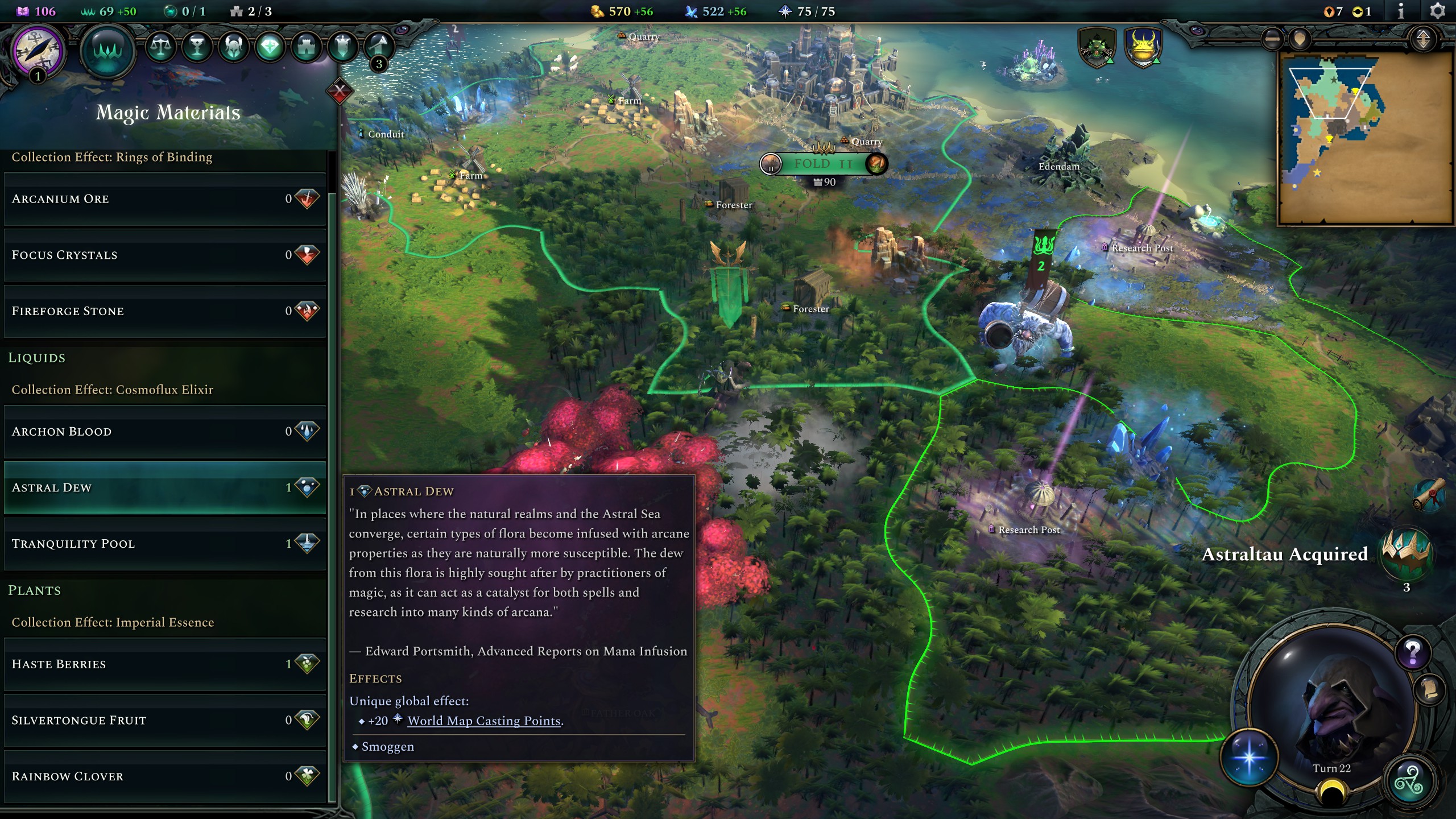1456x819 pixels.
Task: Collapse the Liquids section header
Action: tap(36, 358)
